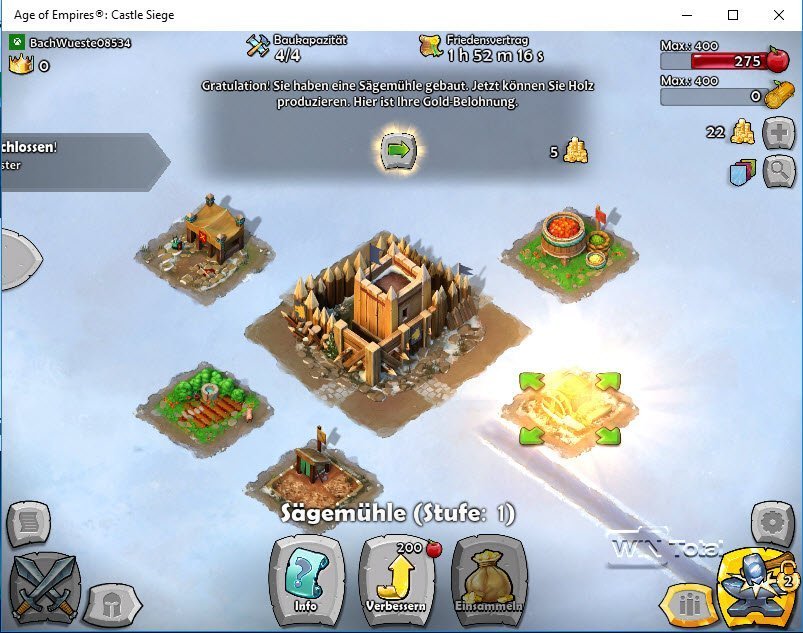Open the helmet army button
Viewport: 803px width, 633px height.
(110, 603)
